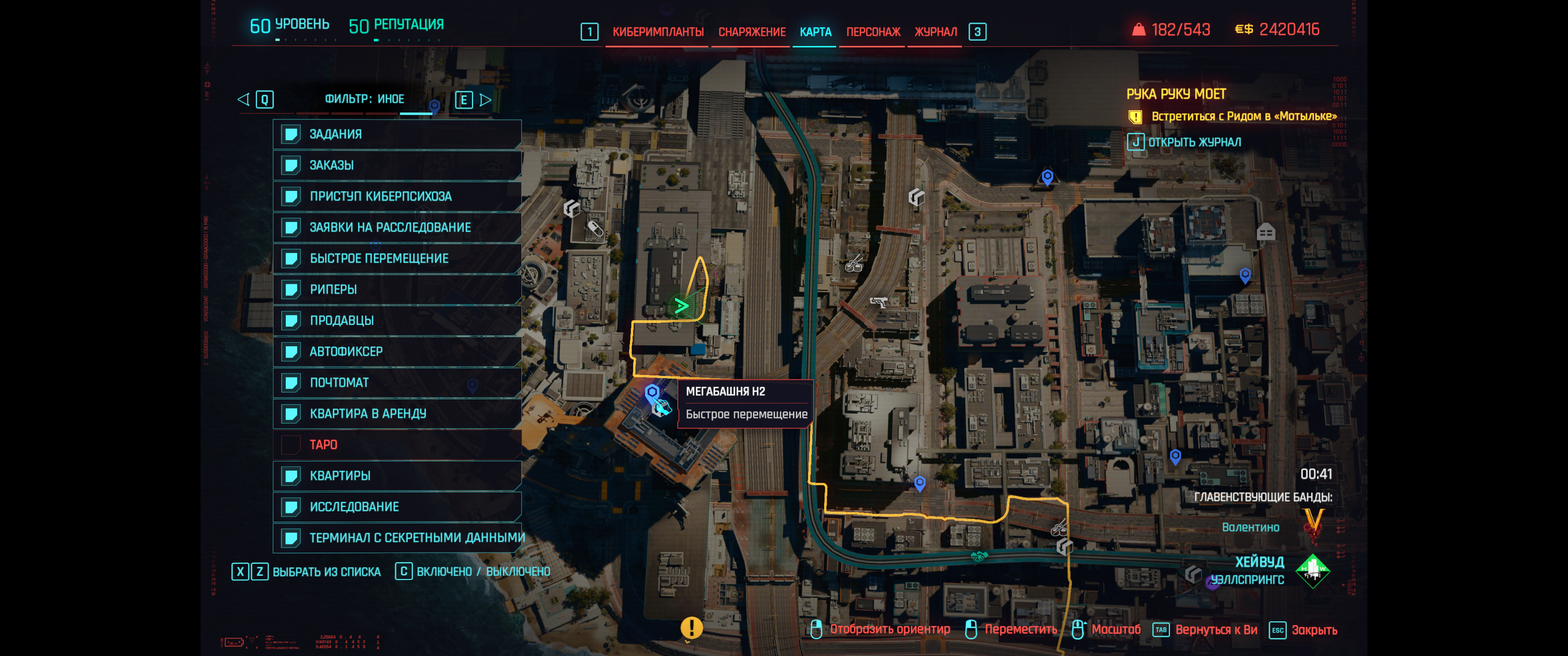The height and width of the screenshot is (656, 1568).
Task: Switch to the Снаряжение tab
Action: pyautogui.click(x=752, y=31)
